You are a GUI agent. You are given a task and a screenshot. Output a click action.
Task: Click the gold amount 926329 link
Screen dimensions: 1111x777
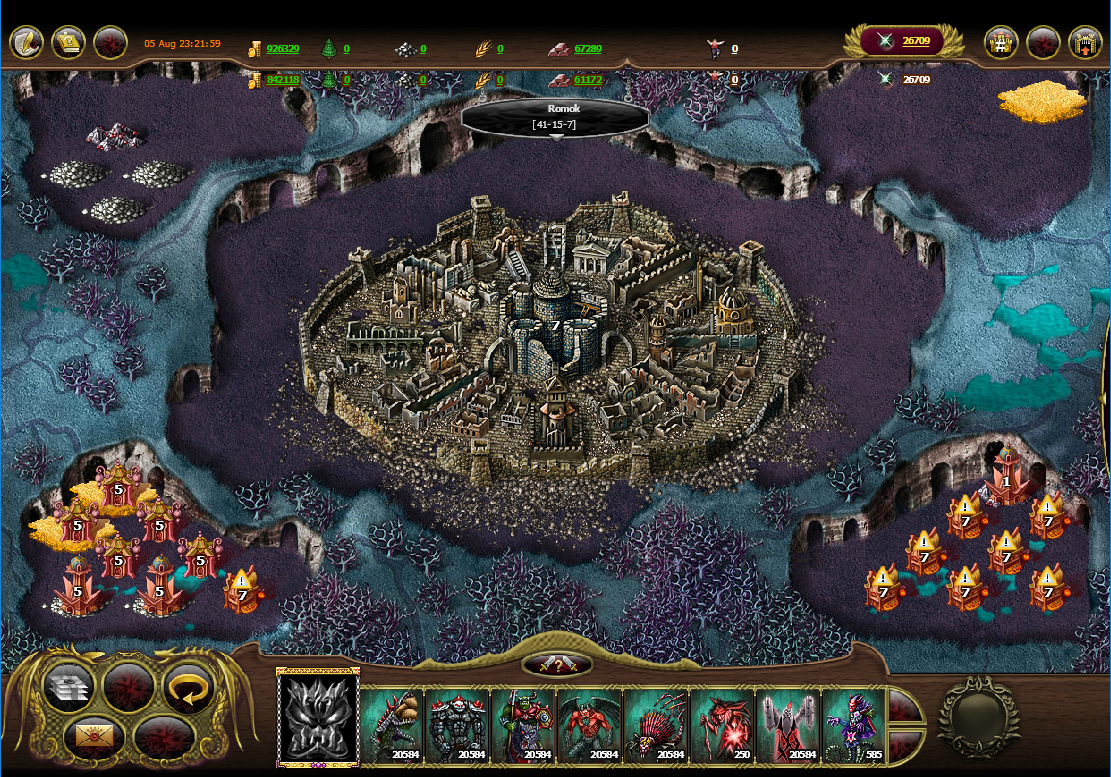pyautogui.click(x=284, y=48)
